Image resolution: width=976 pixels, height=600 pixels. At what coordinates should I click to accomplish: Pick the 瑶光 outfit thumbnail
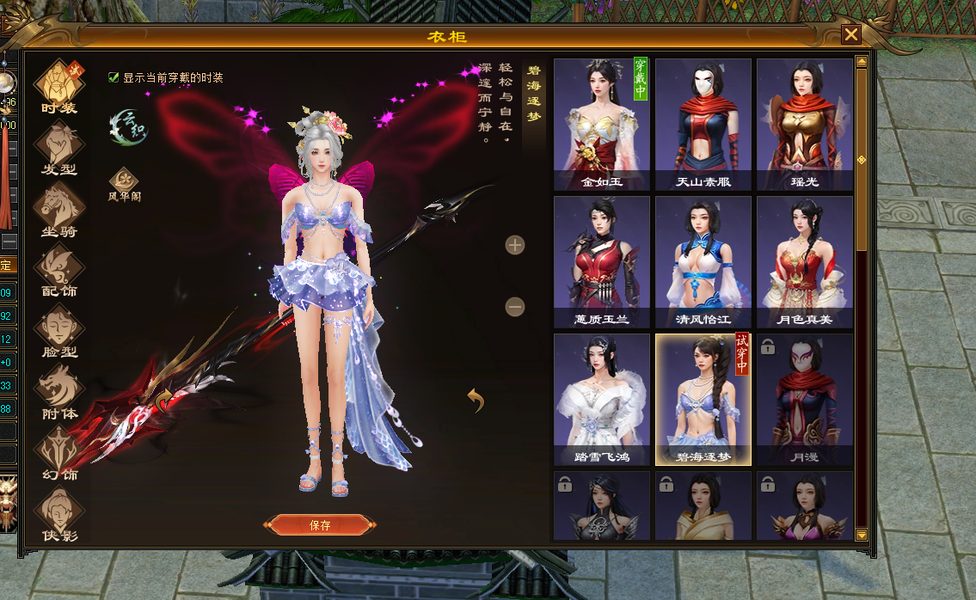(x=804, y=123)
